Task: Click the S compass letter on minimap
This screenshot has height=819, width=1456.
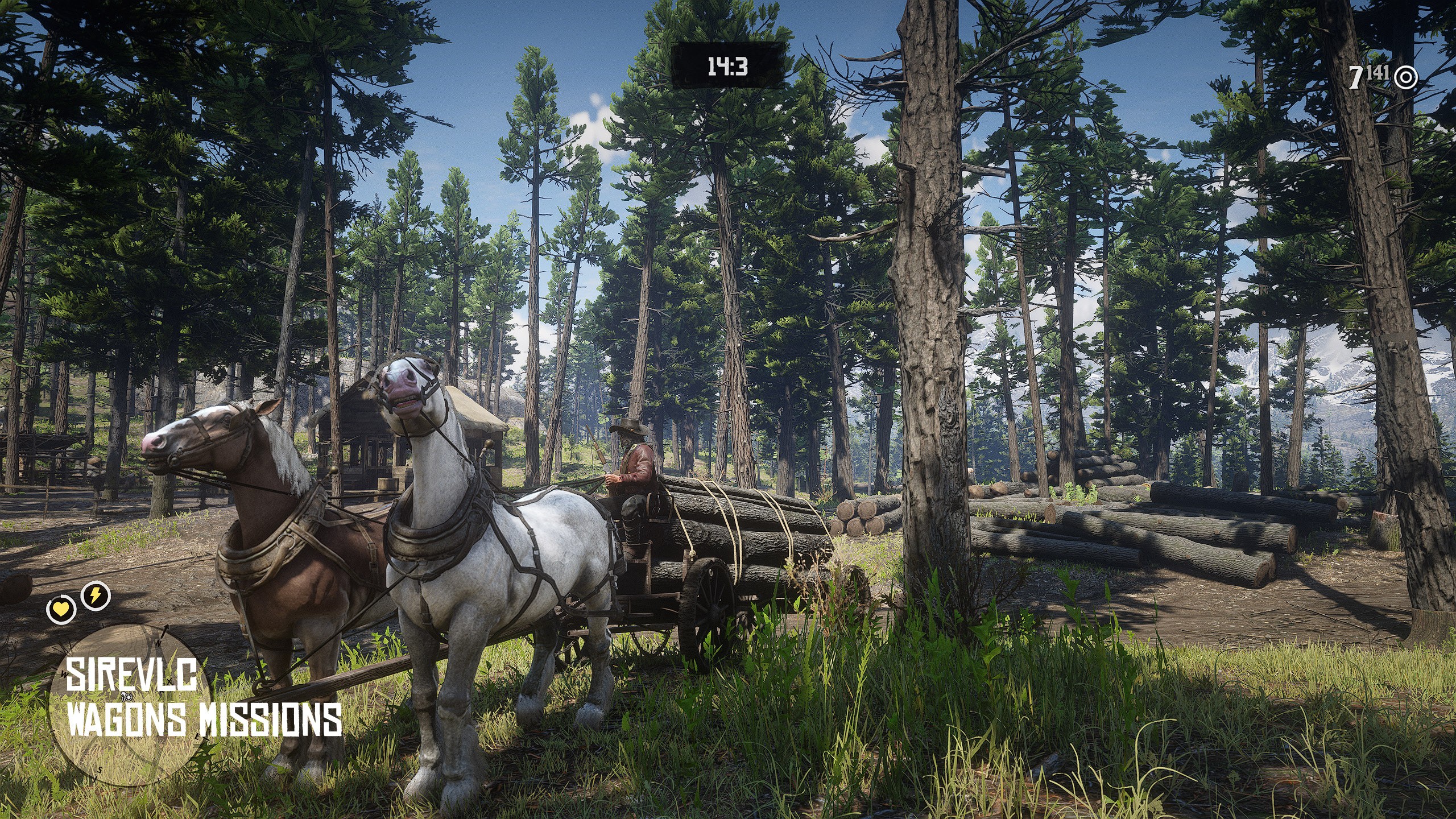Action: coord(100,771)
